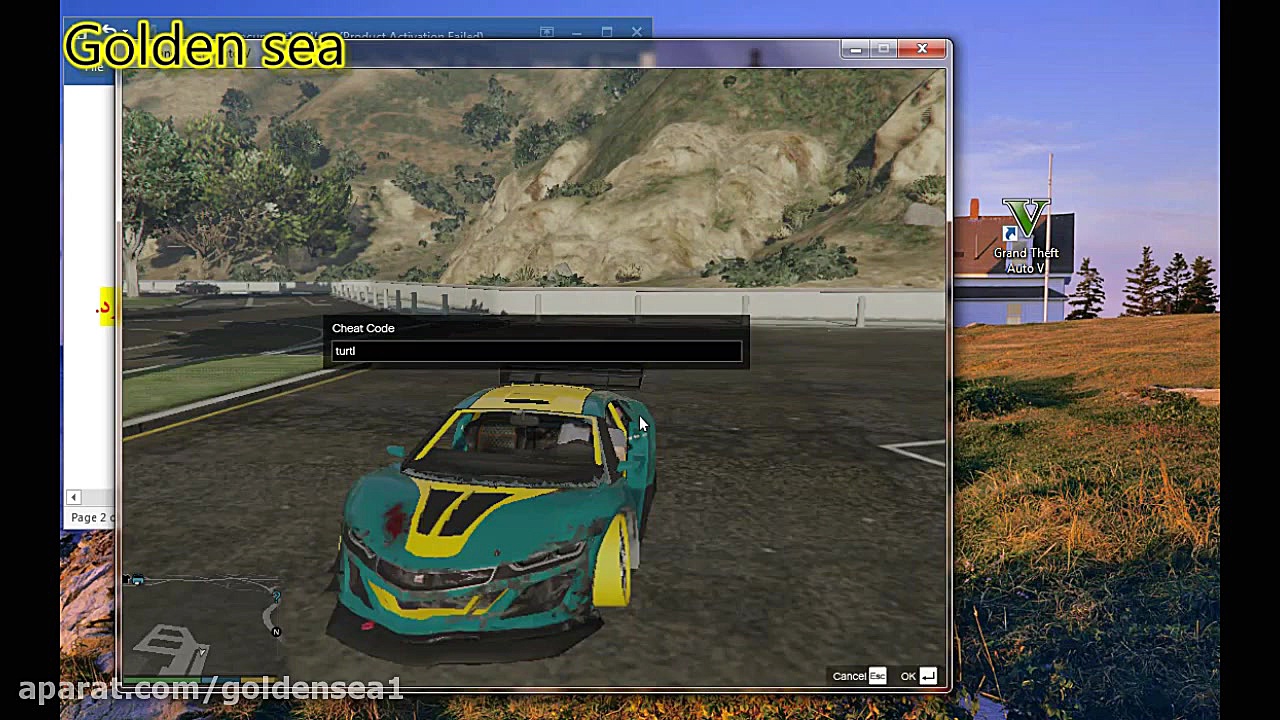Open the Undo dropdown arrow in Word

click(124, 31)
